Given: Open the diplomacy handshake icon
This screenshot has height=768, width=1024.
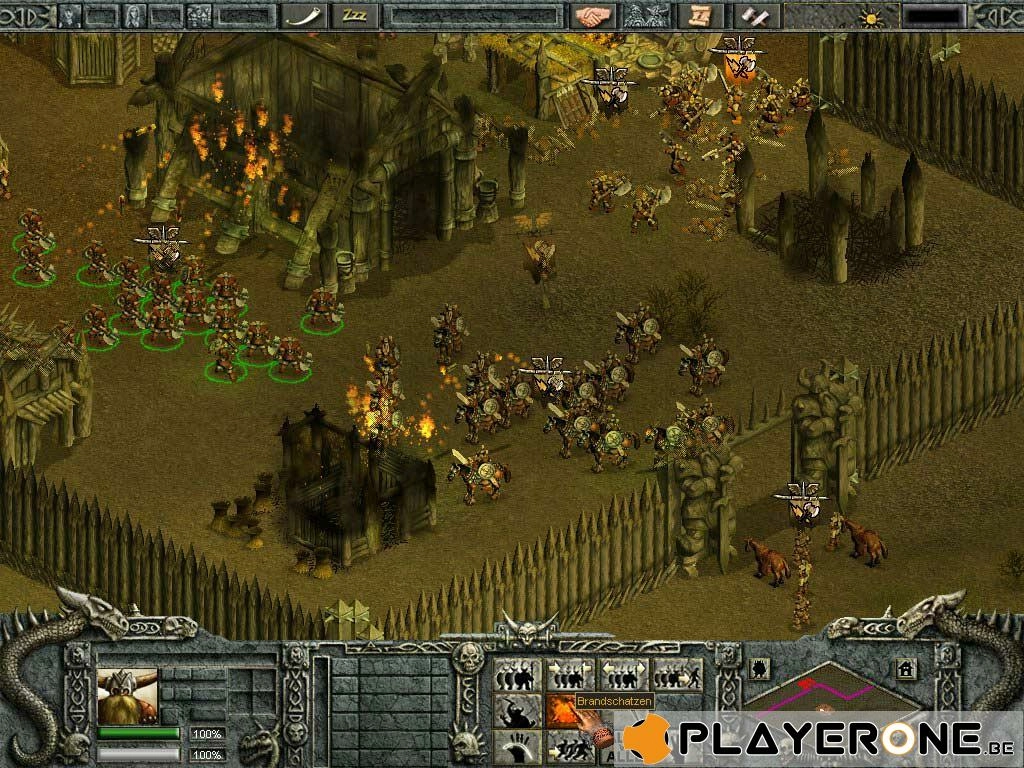Looking at the screenshot, I should coord(591,15).
